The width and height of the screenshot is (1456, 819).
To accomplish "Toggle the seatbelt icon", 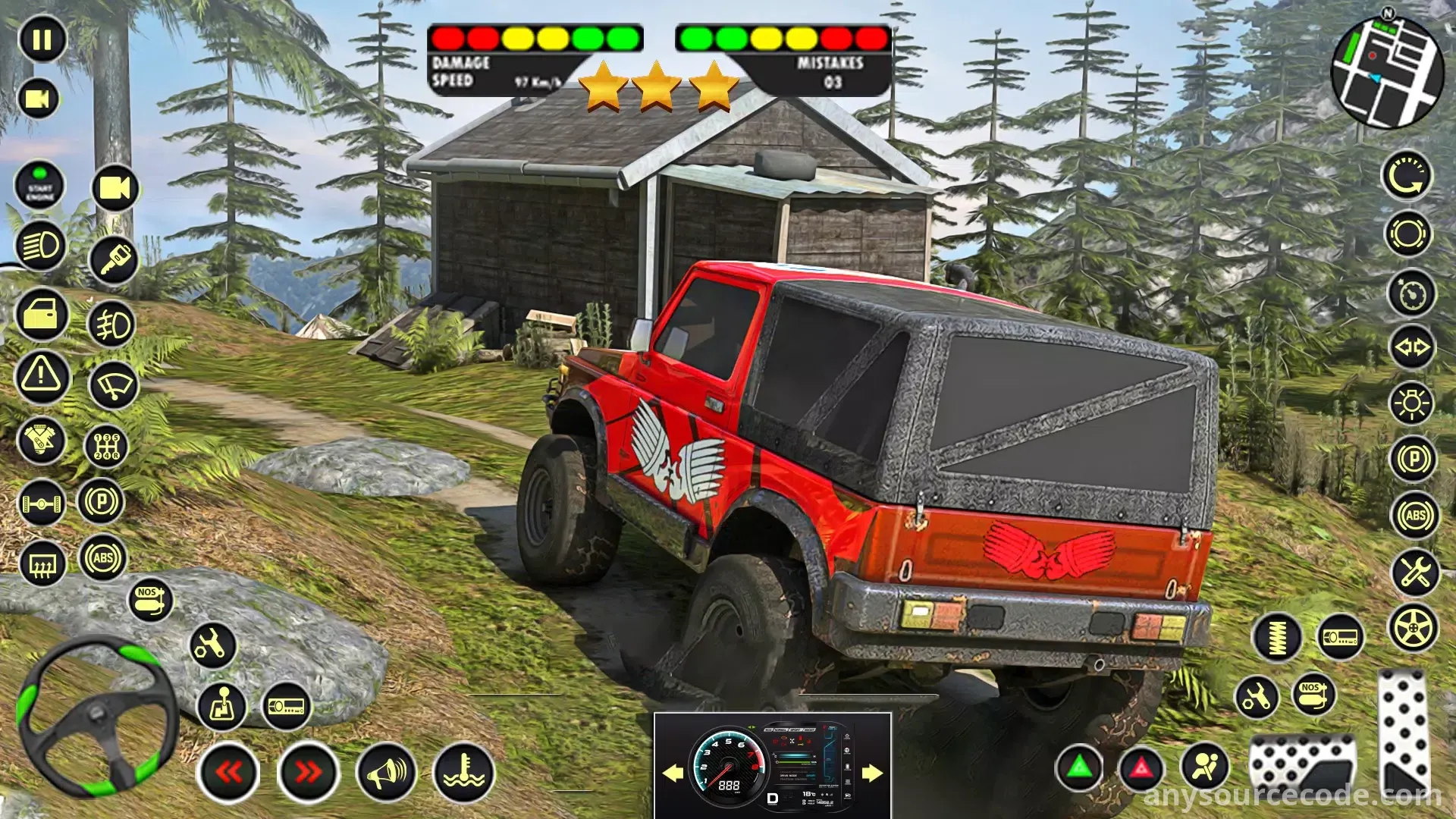I will pos(1205,766).
